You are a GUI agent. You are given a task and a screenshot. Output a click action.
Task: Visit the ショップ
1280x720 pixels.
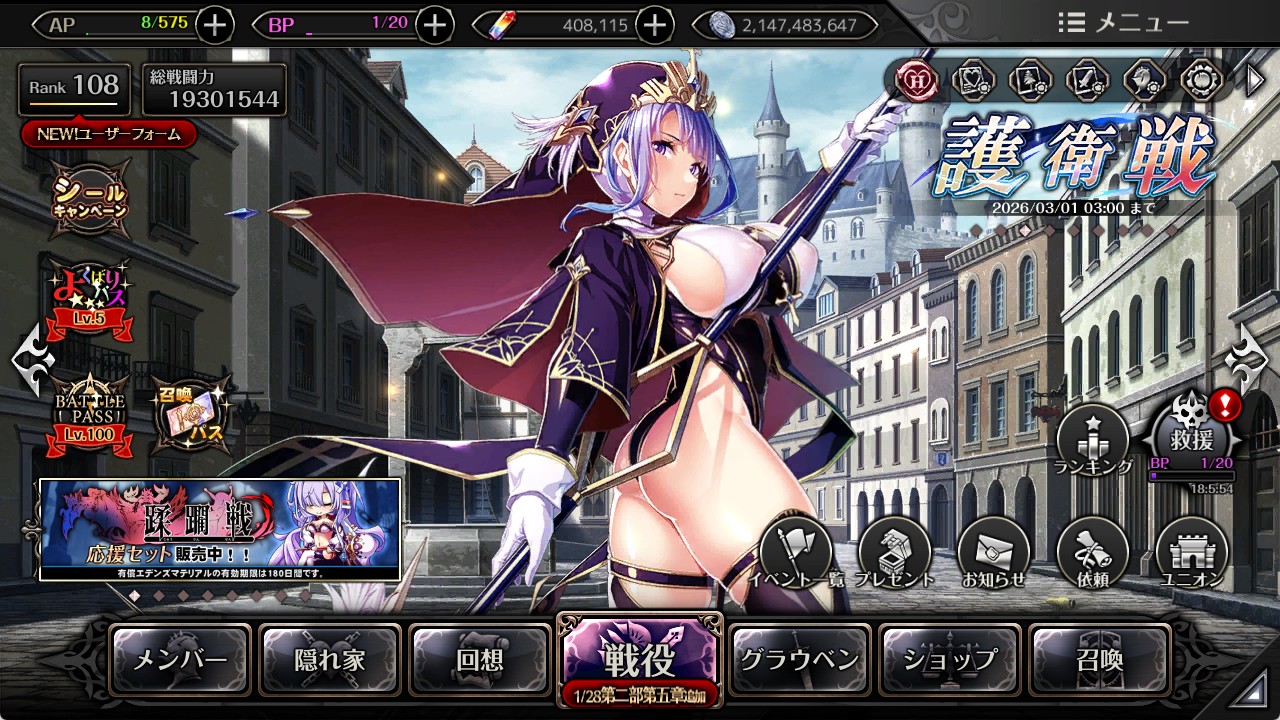(950, 660)
